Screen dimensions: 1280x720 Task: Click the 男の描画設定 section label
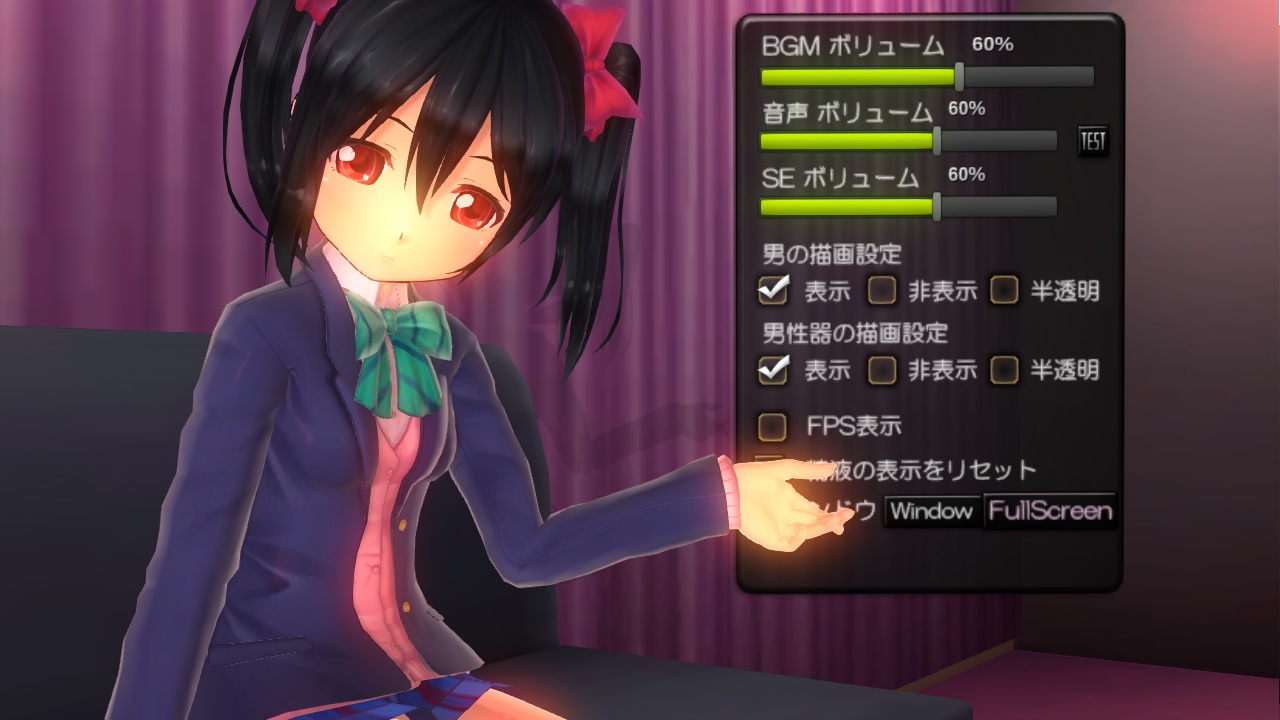[833, 254]
